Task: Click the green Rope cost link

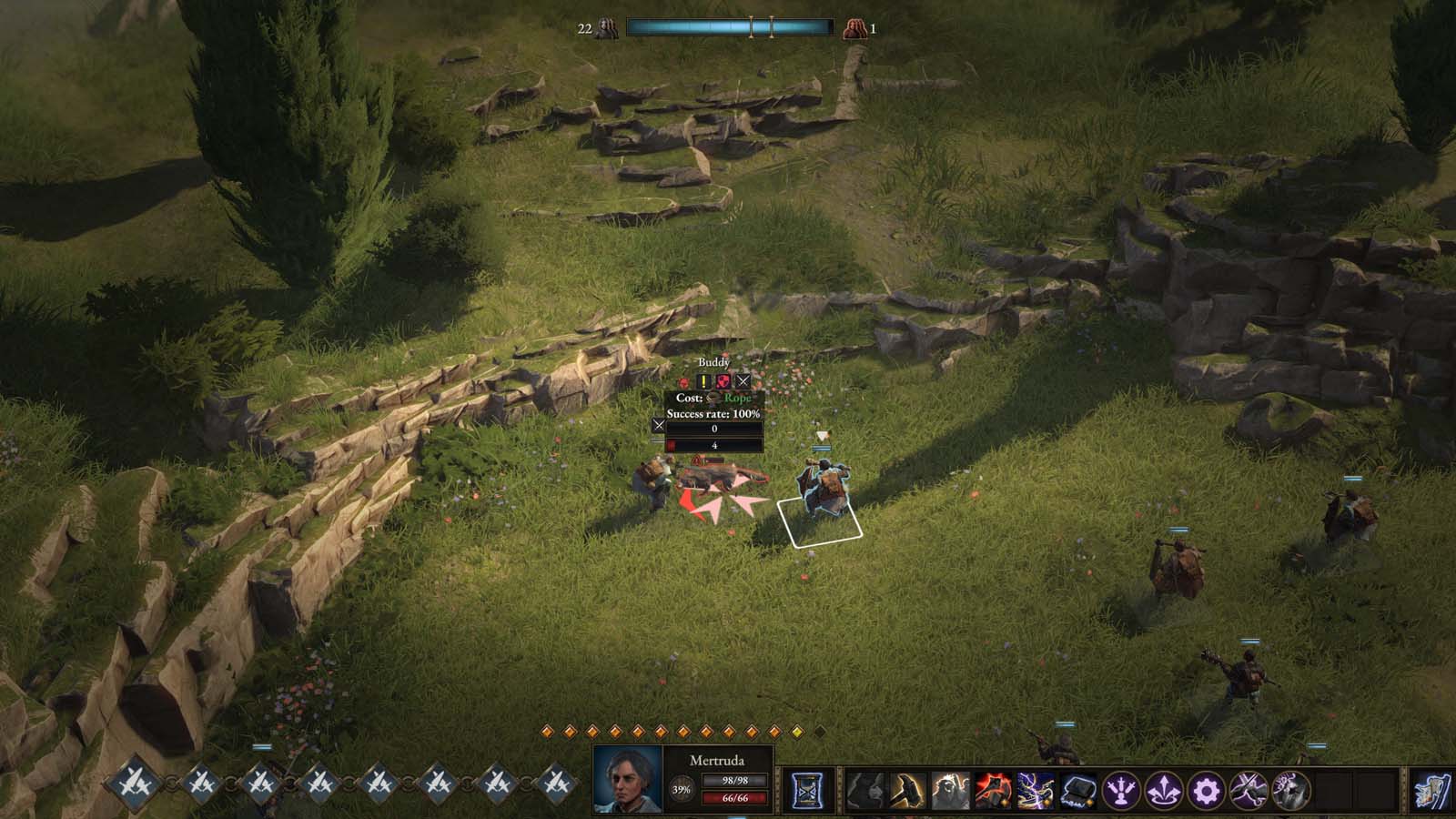Action: (737, 399)
